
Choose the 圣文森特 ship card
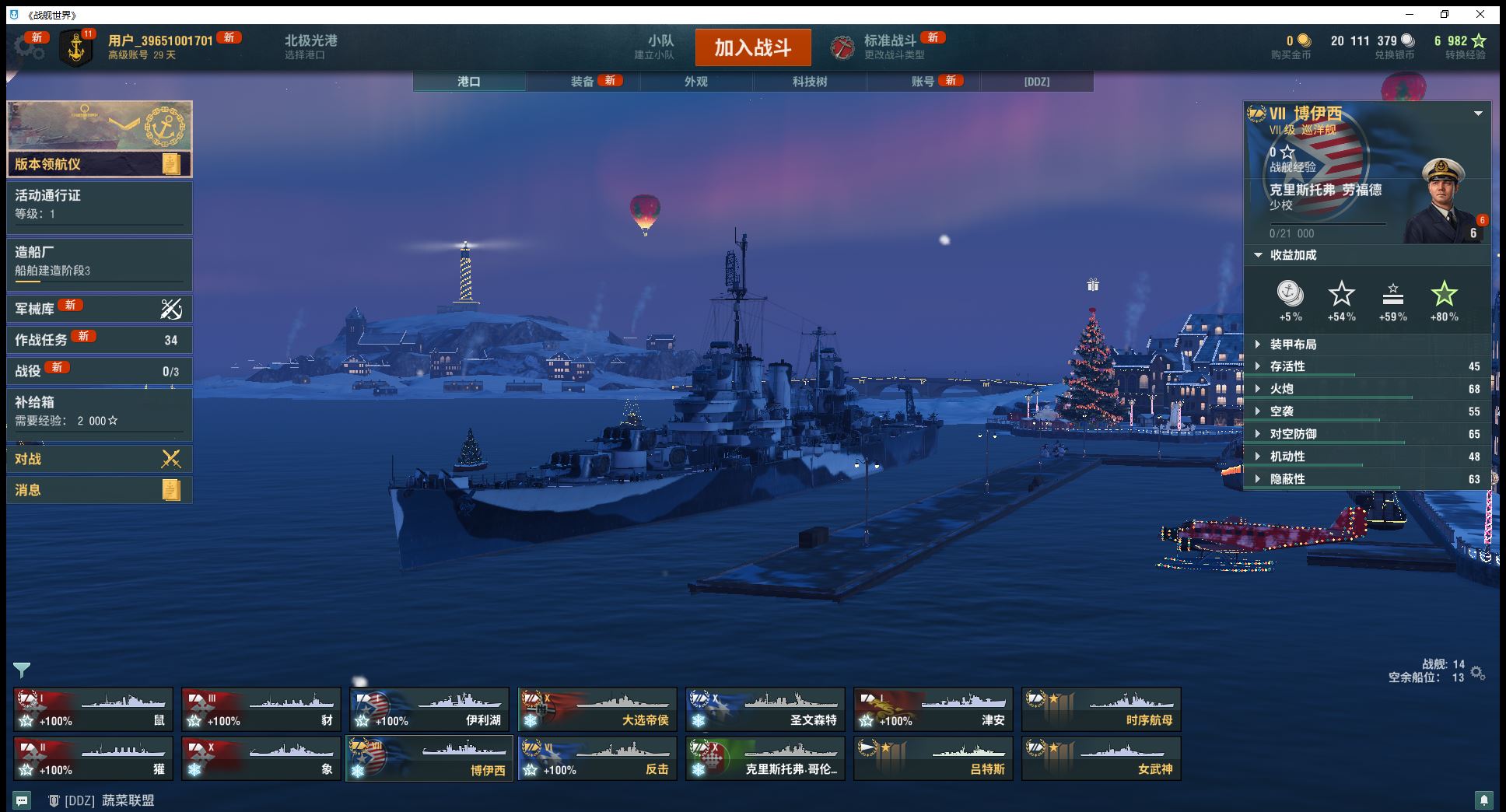765,709
